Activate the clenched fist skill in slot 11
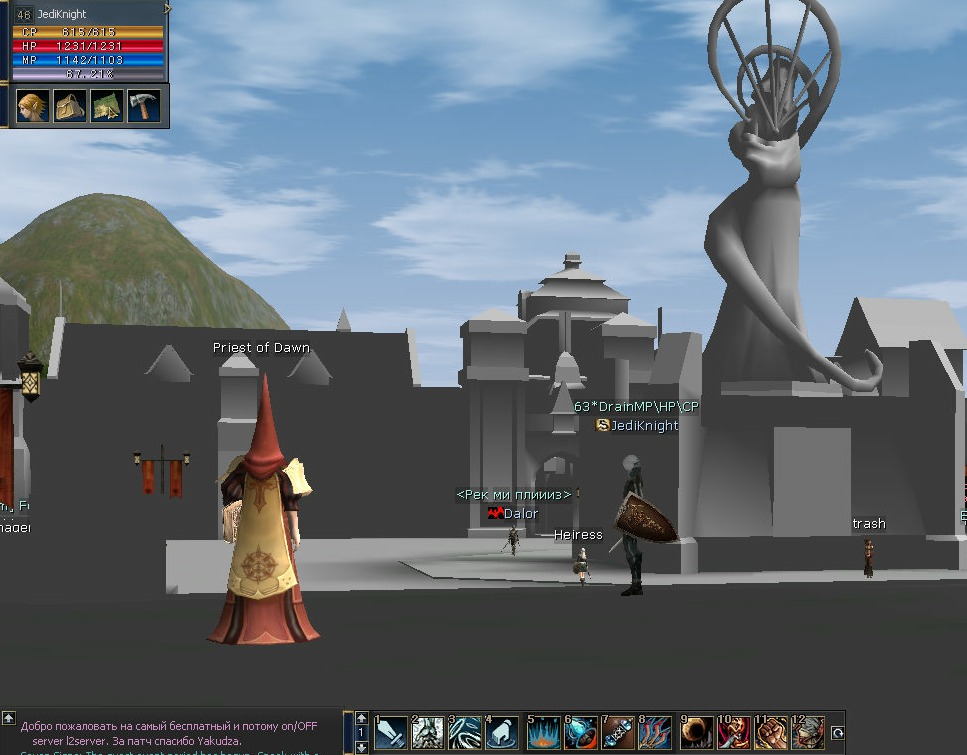 [771, 733]
